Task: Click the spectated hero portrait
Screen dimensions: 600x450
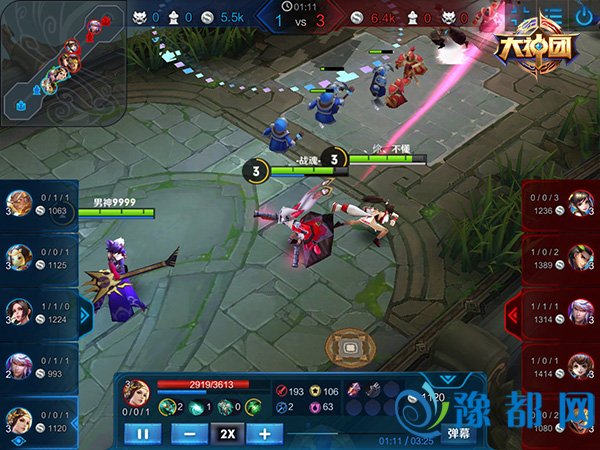Action: click(136, 391)
